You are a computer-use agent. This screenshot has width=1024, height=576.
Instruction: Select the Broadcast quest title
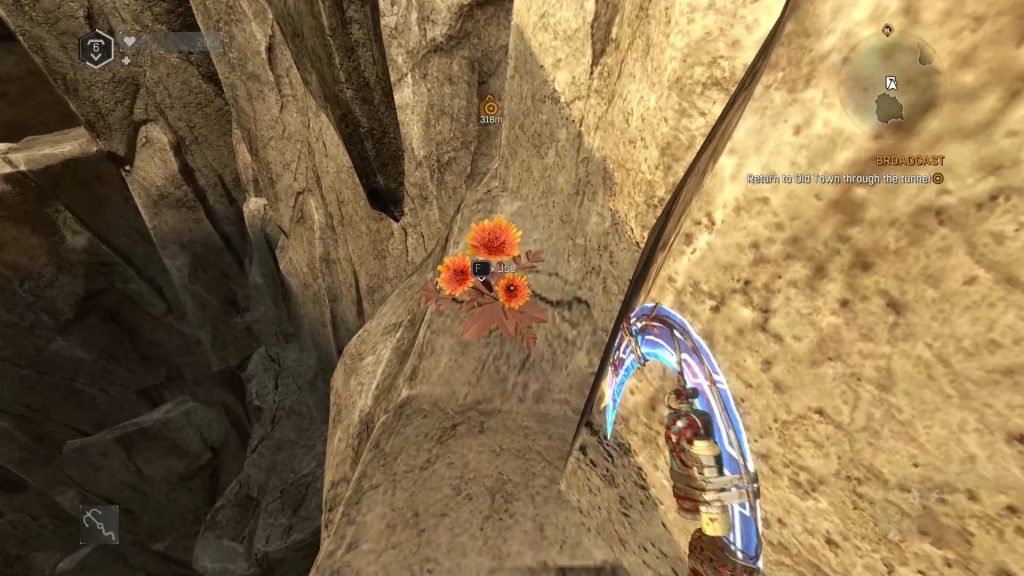(x=910, y=160)
